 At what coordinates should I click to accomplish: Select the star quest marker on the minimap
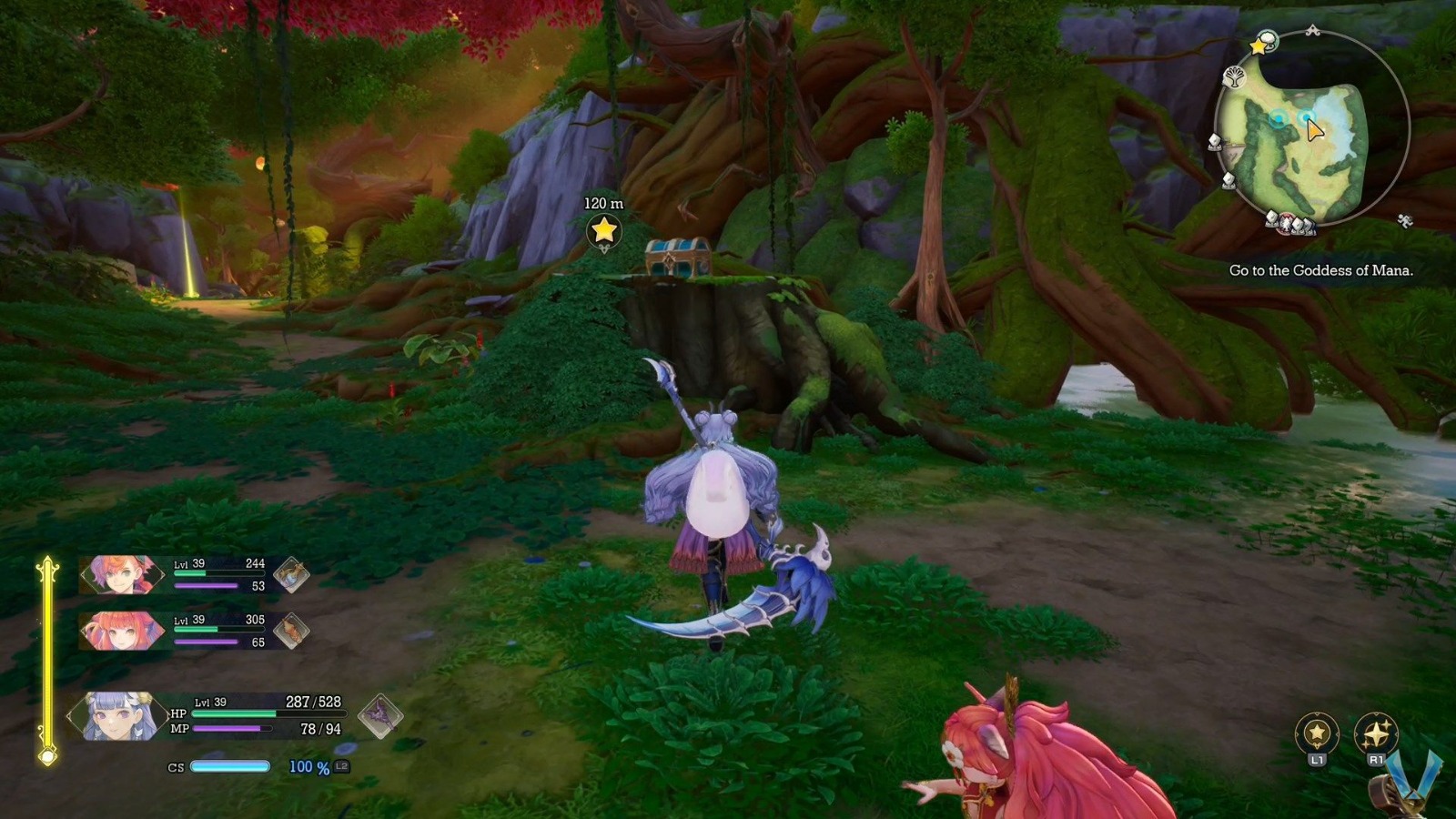pos(1258,47)
